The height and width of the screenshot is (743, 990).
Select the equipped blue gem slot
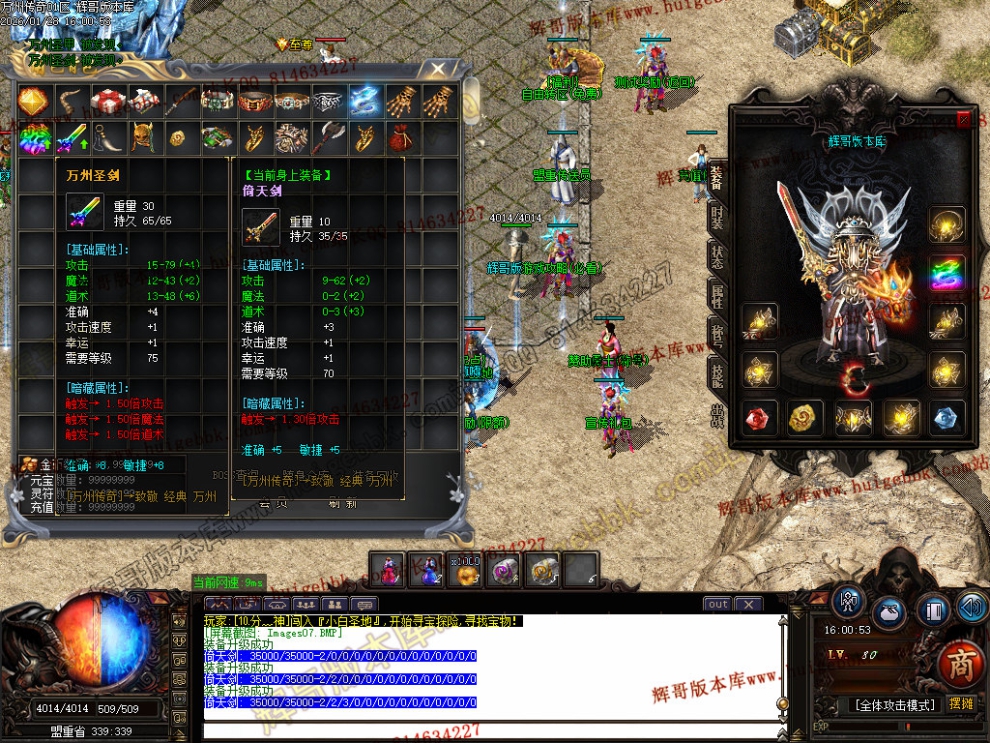point(947,418)
